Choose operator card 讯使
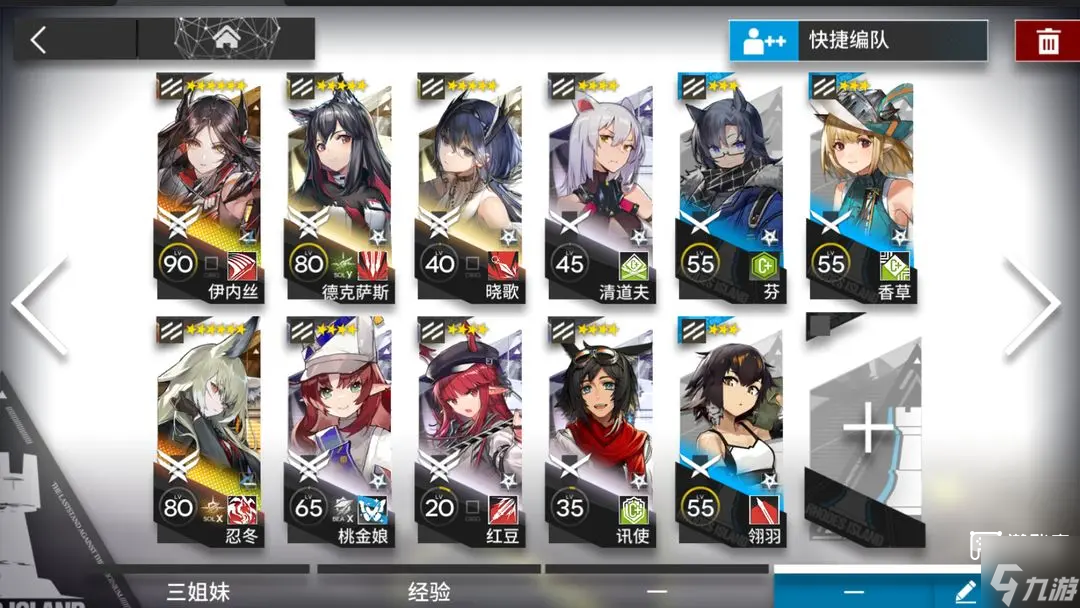 (599, 432)
